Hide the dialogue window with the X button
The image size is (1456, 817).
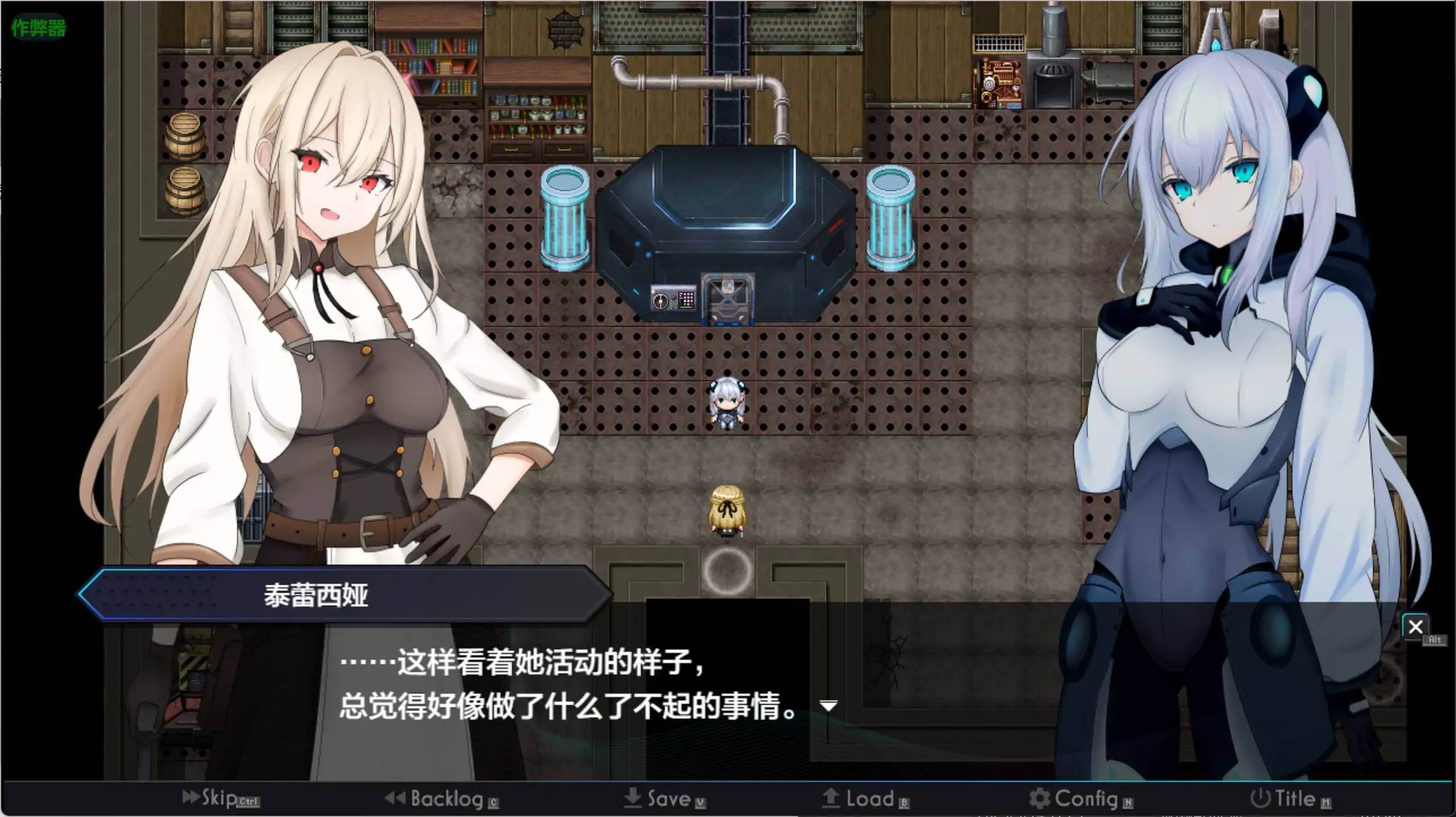pyautogui.click(x=1415, y=627)
